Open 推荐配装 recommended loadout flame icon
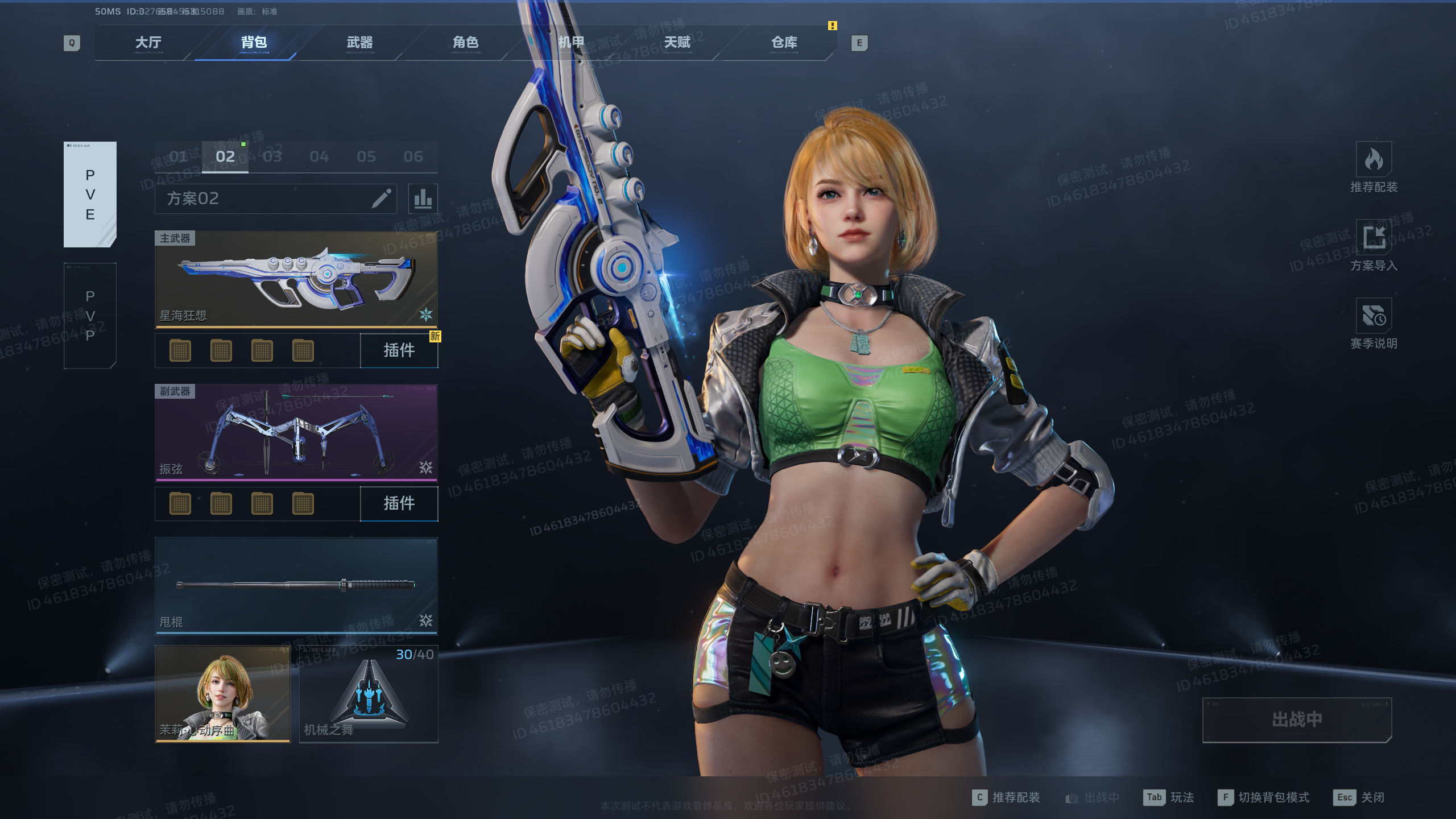The width and height of the screenshot is (1456, 819). (x=1374, y=160)
